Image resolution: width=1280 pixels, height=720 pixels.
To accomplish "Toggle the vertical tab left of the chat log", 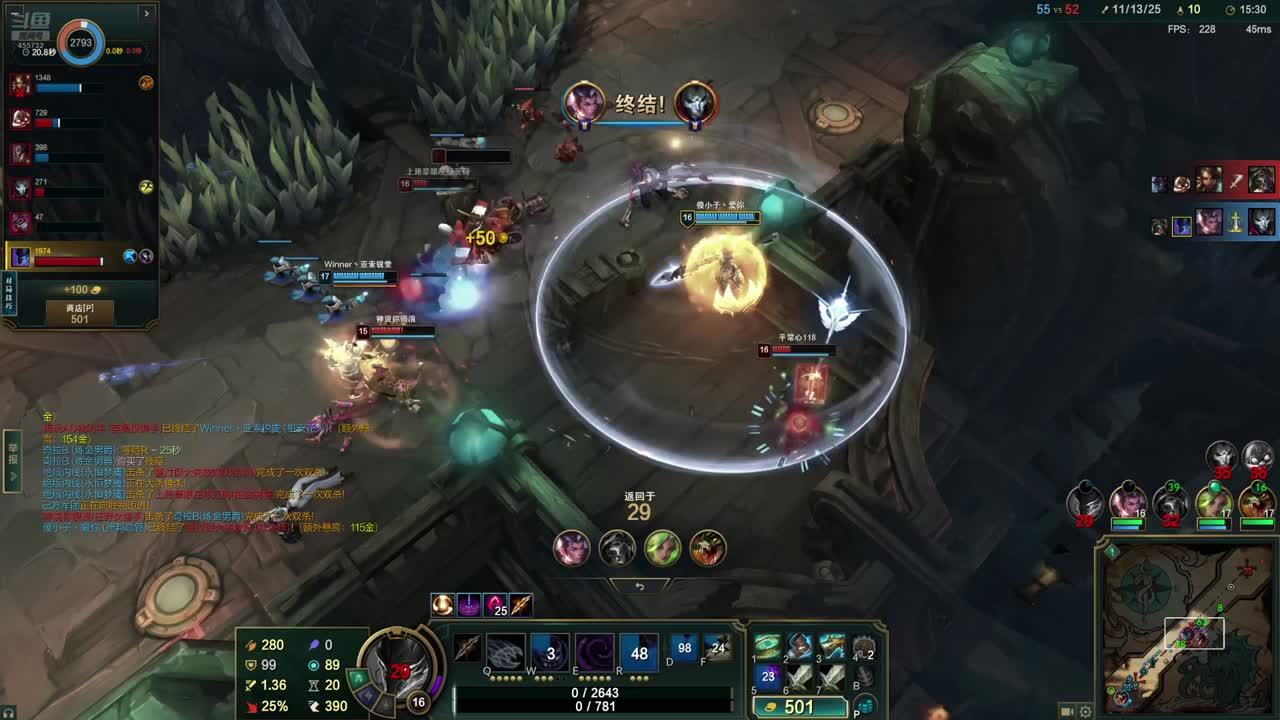I will [x=13, y=461].
